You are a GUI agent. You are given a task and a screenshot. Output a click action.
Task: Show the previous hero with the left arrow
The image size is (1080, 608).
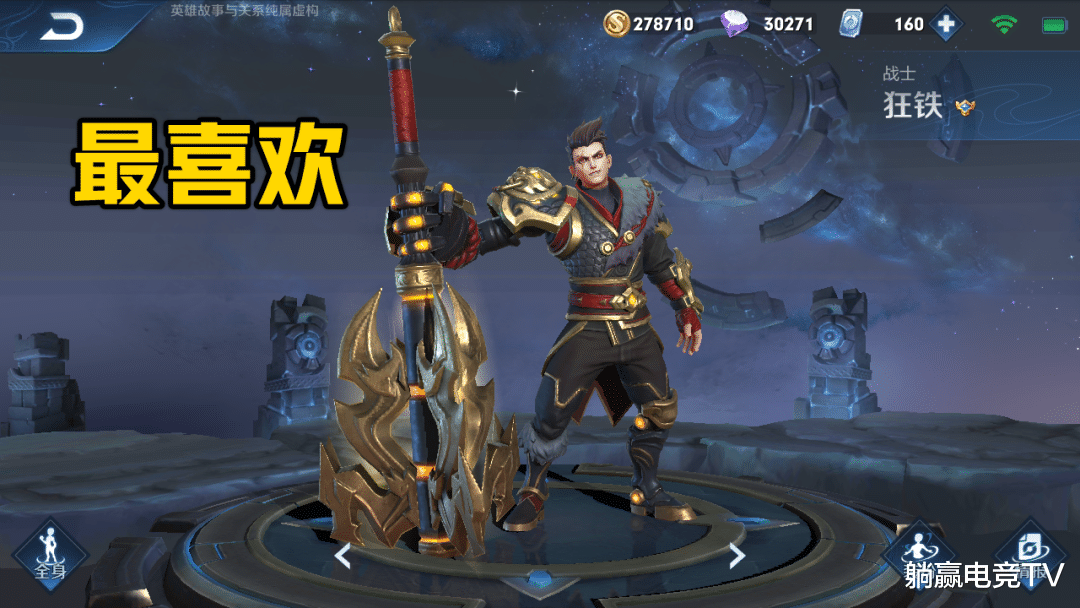[x=343, y=555]
